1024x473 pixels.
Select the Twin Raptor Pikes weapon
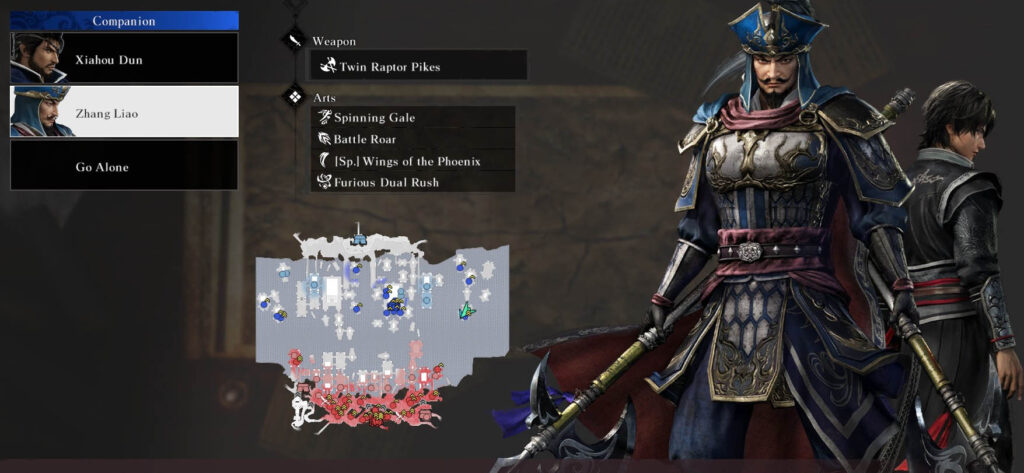(x=417, y=66)
